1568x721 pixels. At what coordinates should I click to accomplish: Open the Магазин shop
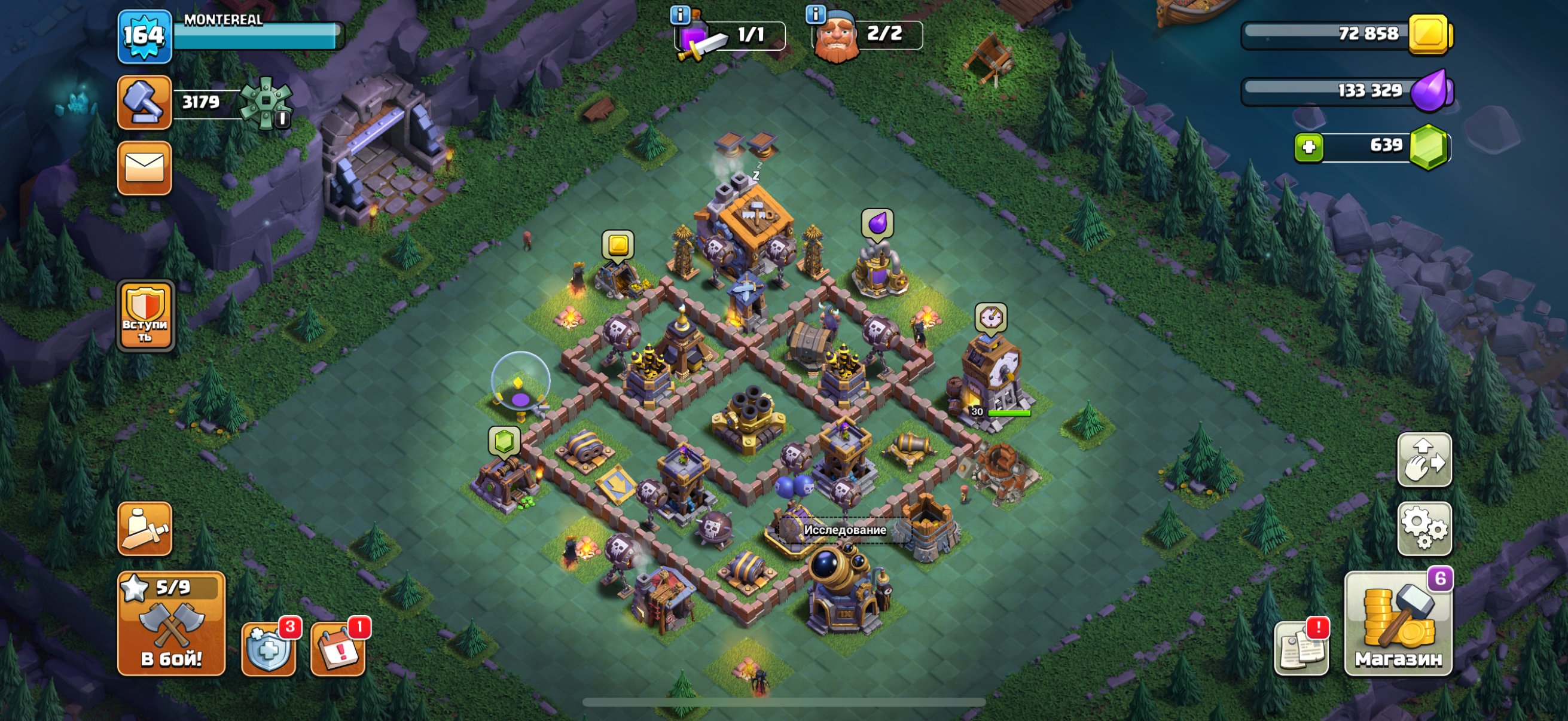pos(1398,624)
